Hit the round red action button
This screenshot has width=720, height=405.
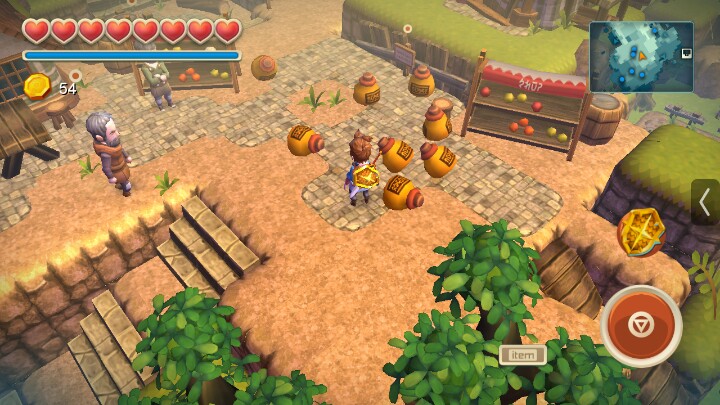coord(641,326)
